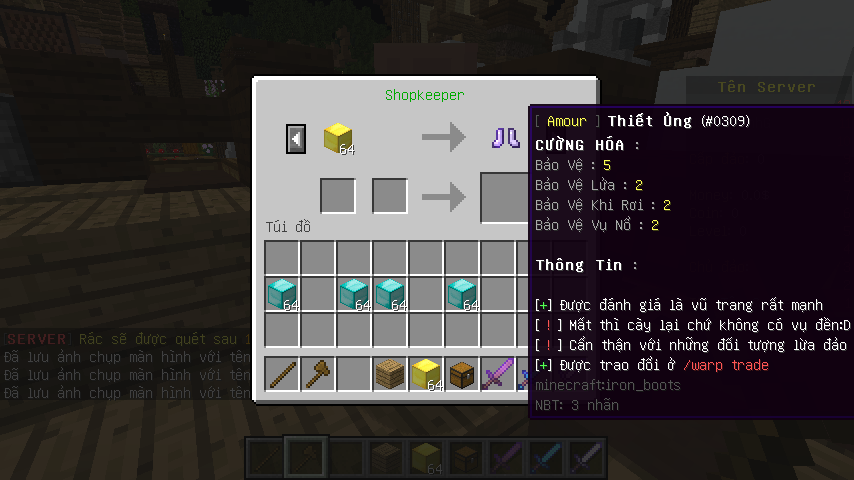Pick the oak planks in the inventory window
The width and height of the screenshot is (854, 480).
coord(390,374)
